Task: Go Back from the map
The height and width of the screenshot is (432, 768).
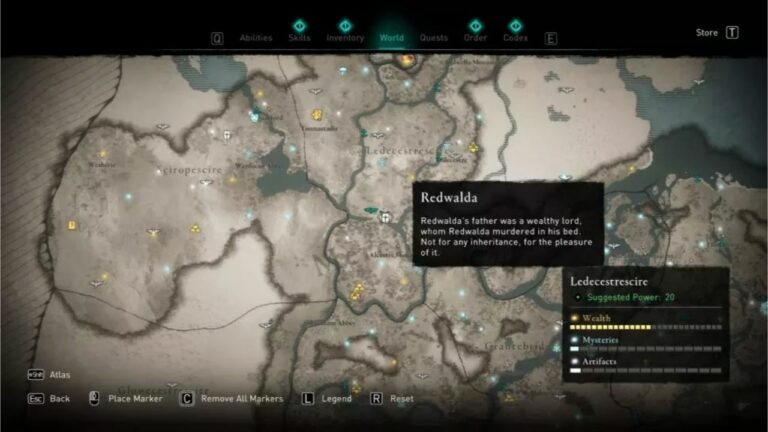Action: point(60,398)
